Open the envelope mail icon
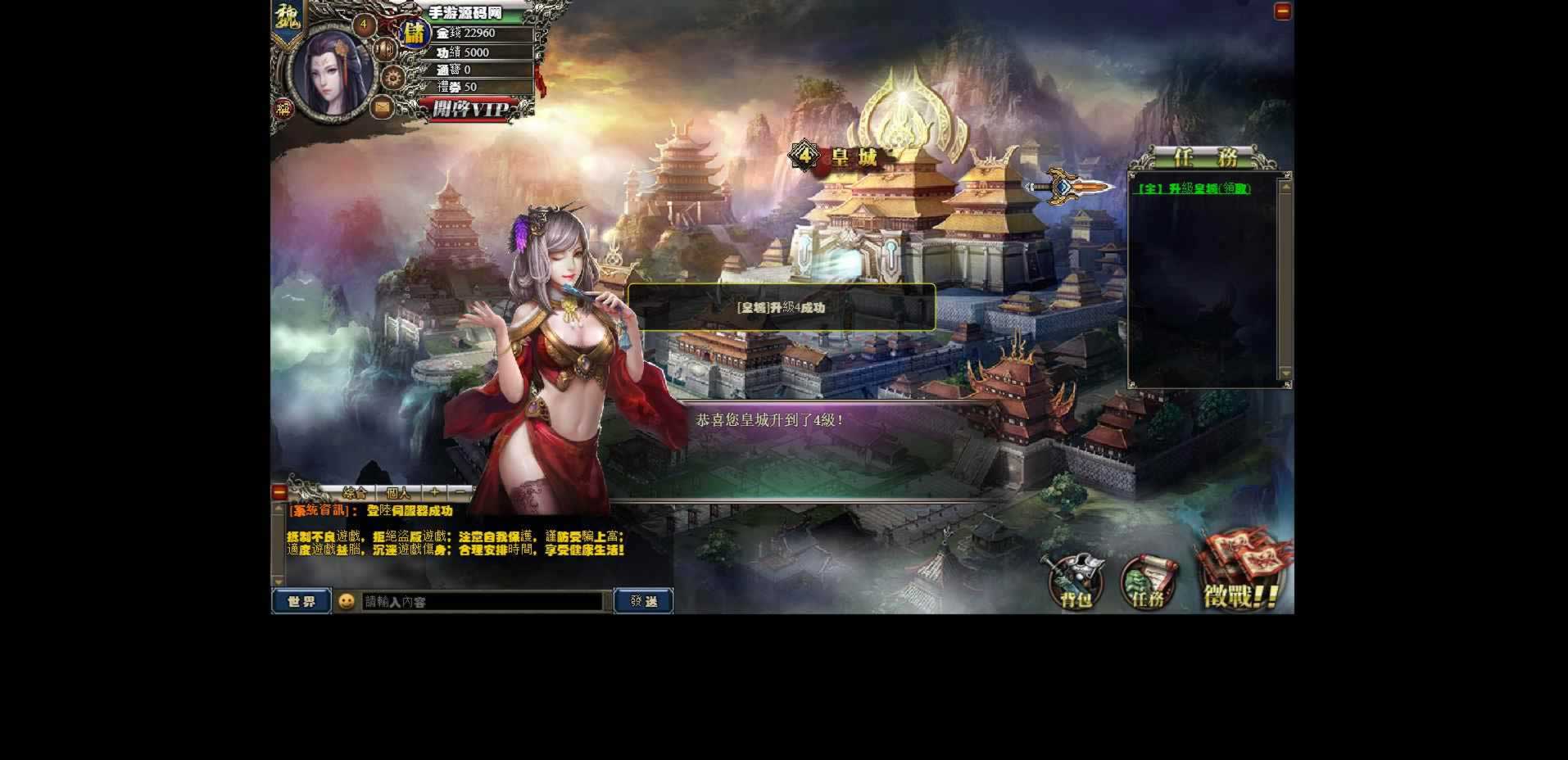This screenshot has width=1568, height=760. (383, 107)
